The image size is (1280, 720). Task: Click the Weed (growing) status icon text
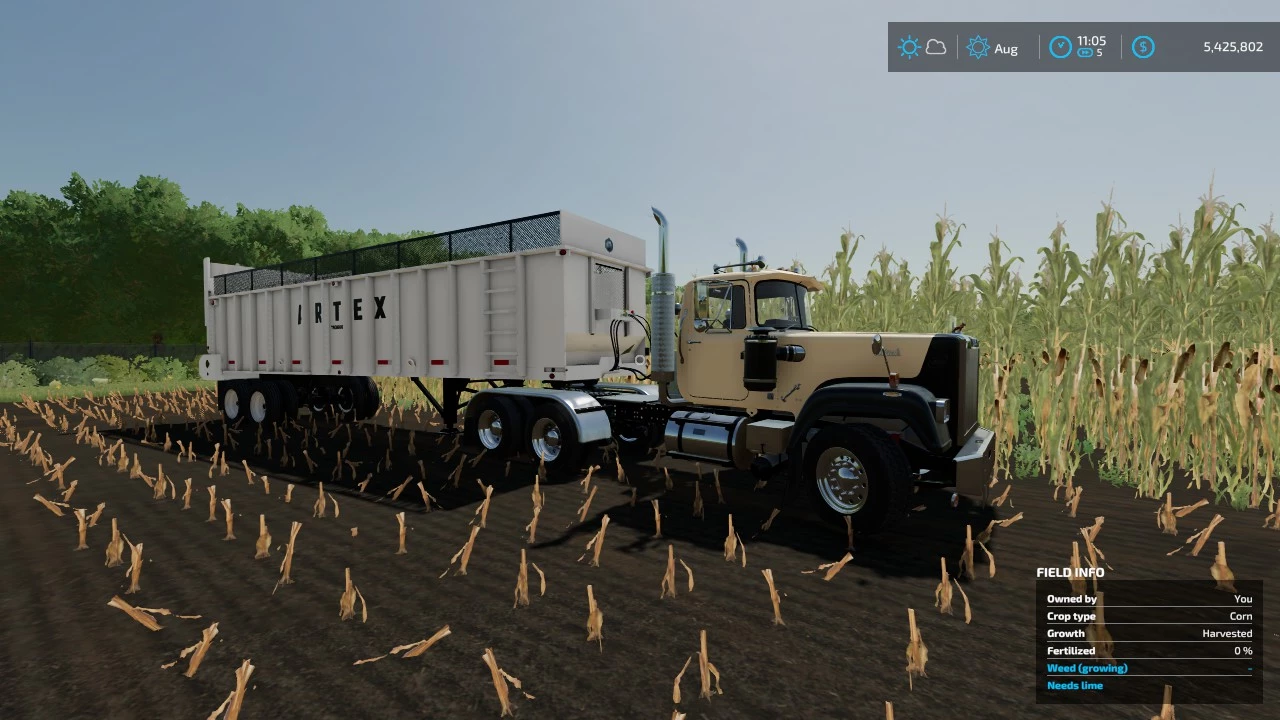[x=1087, y=668]
